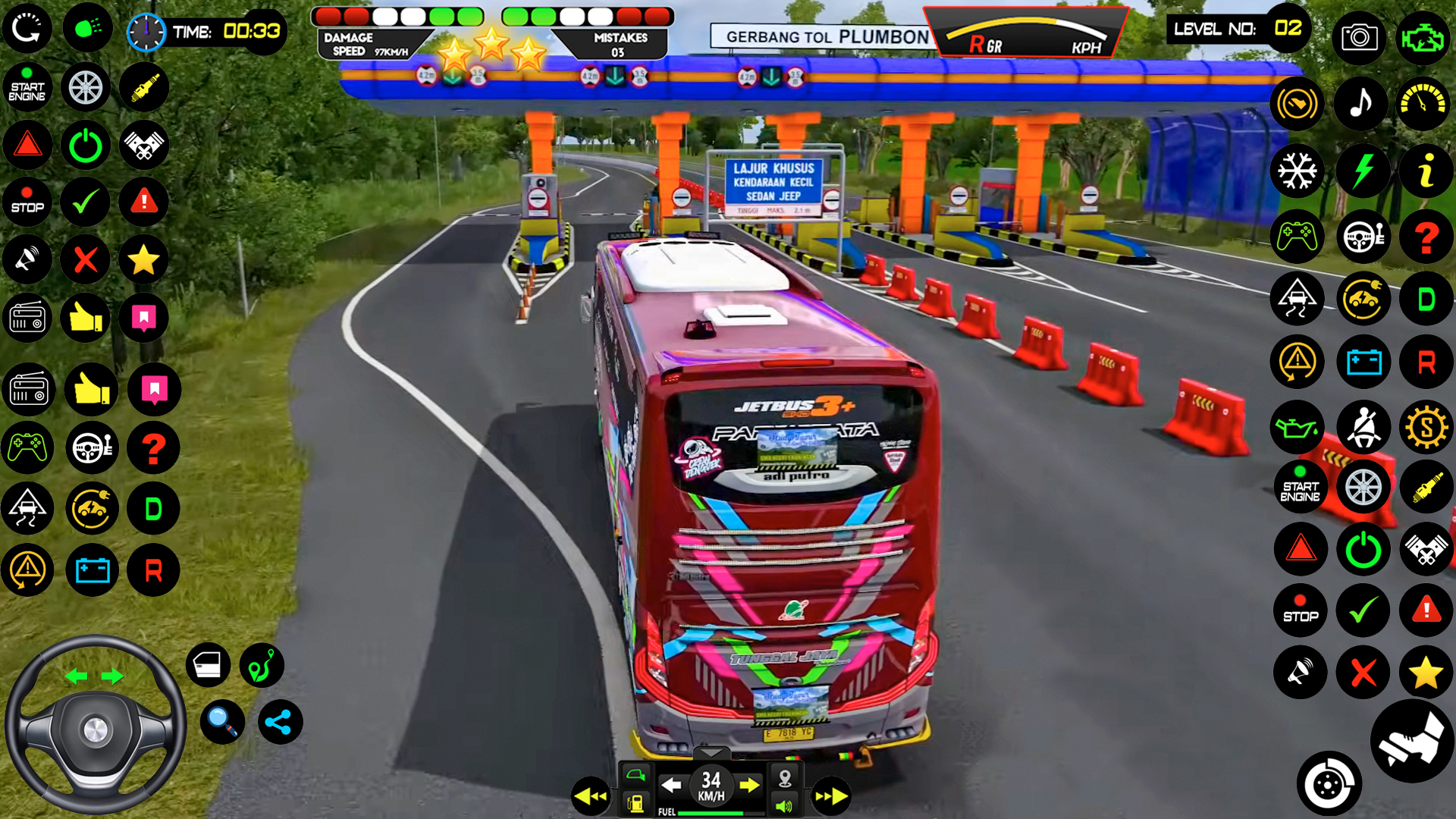
Task: Tap the music note radio icon
Action: (1361, 104)
